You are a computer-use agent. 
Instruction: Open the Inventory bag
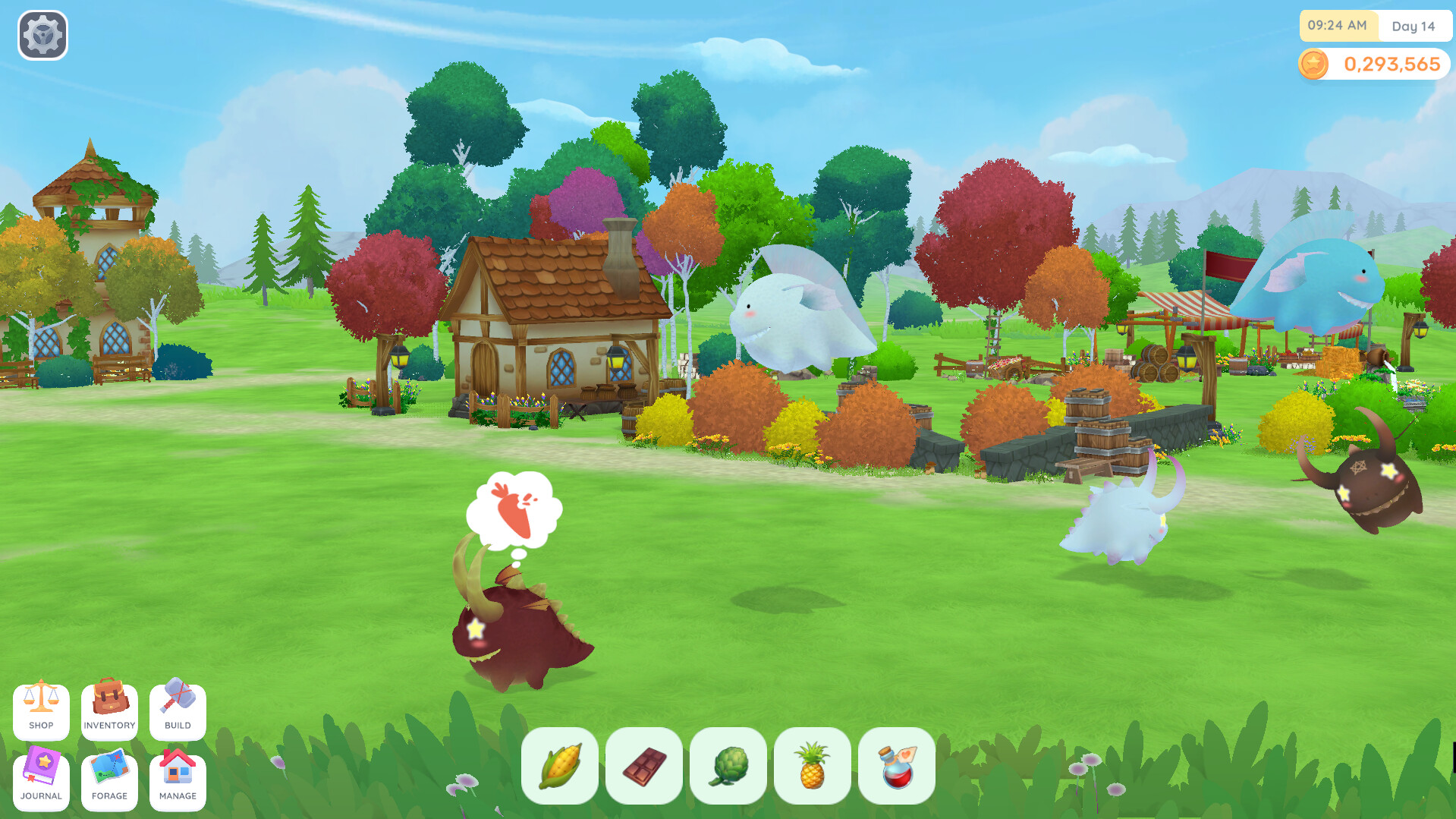(109, 711)
